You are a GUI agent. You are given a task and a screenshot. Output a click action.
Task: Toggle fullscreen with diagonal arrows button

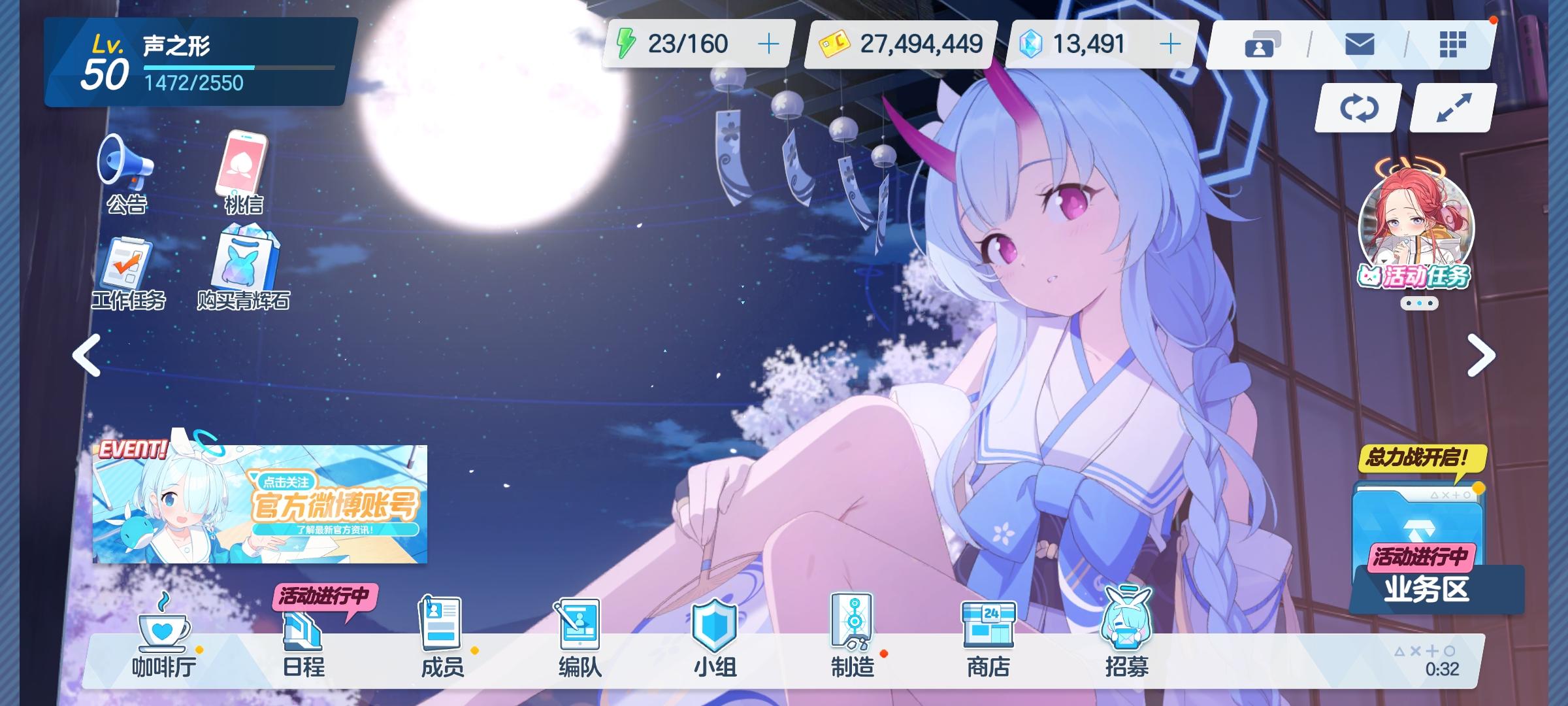point(1452,108)
